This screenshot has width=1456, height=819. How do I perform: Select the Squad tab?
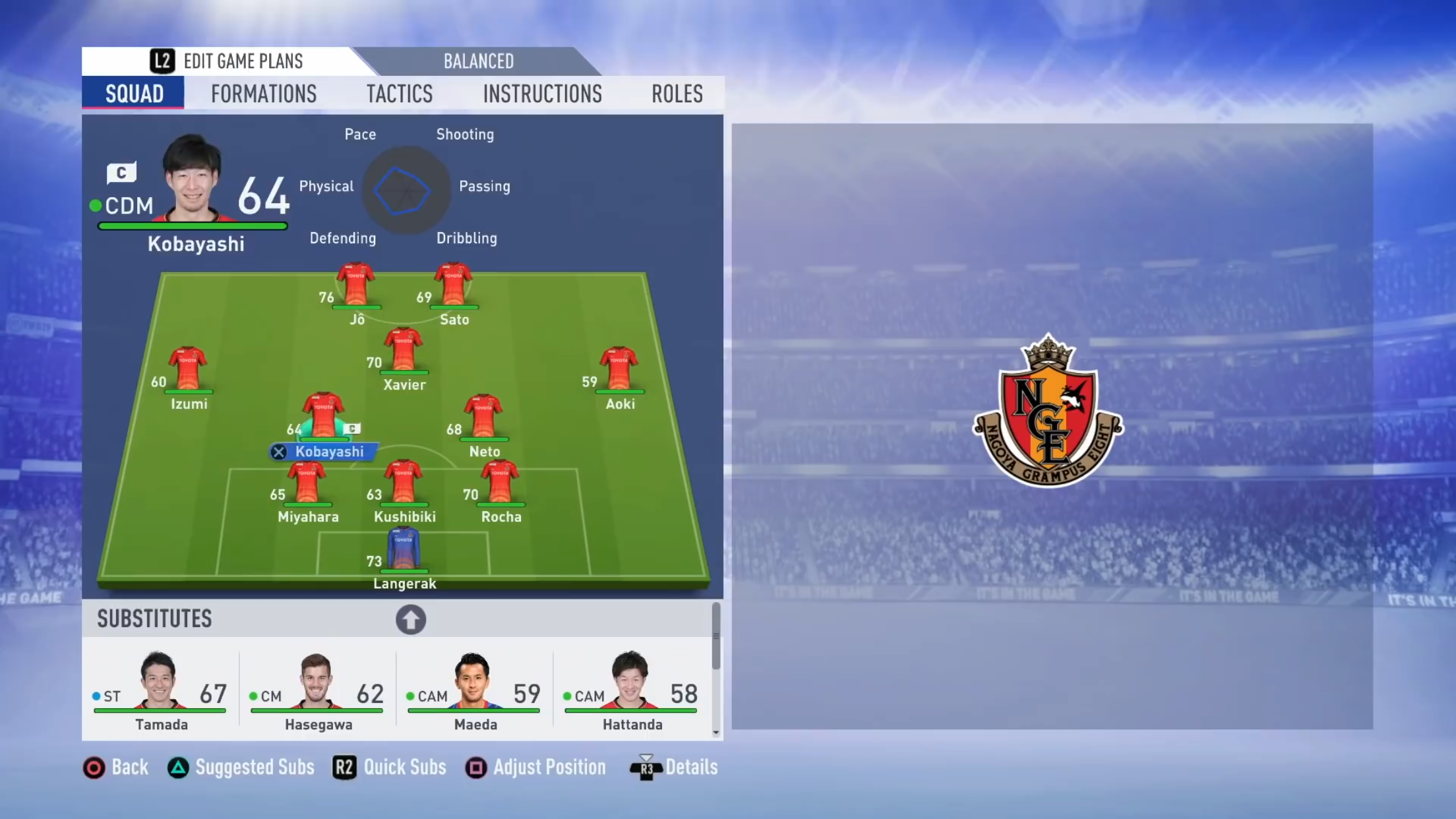[x=134, y=94]
